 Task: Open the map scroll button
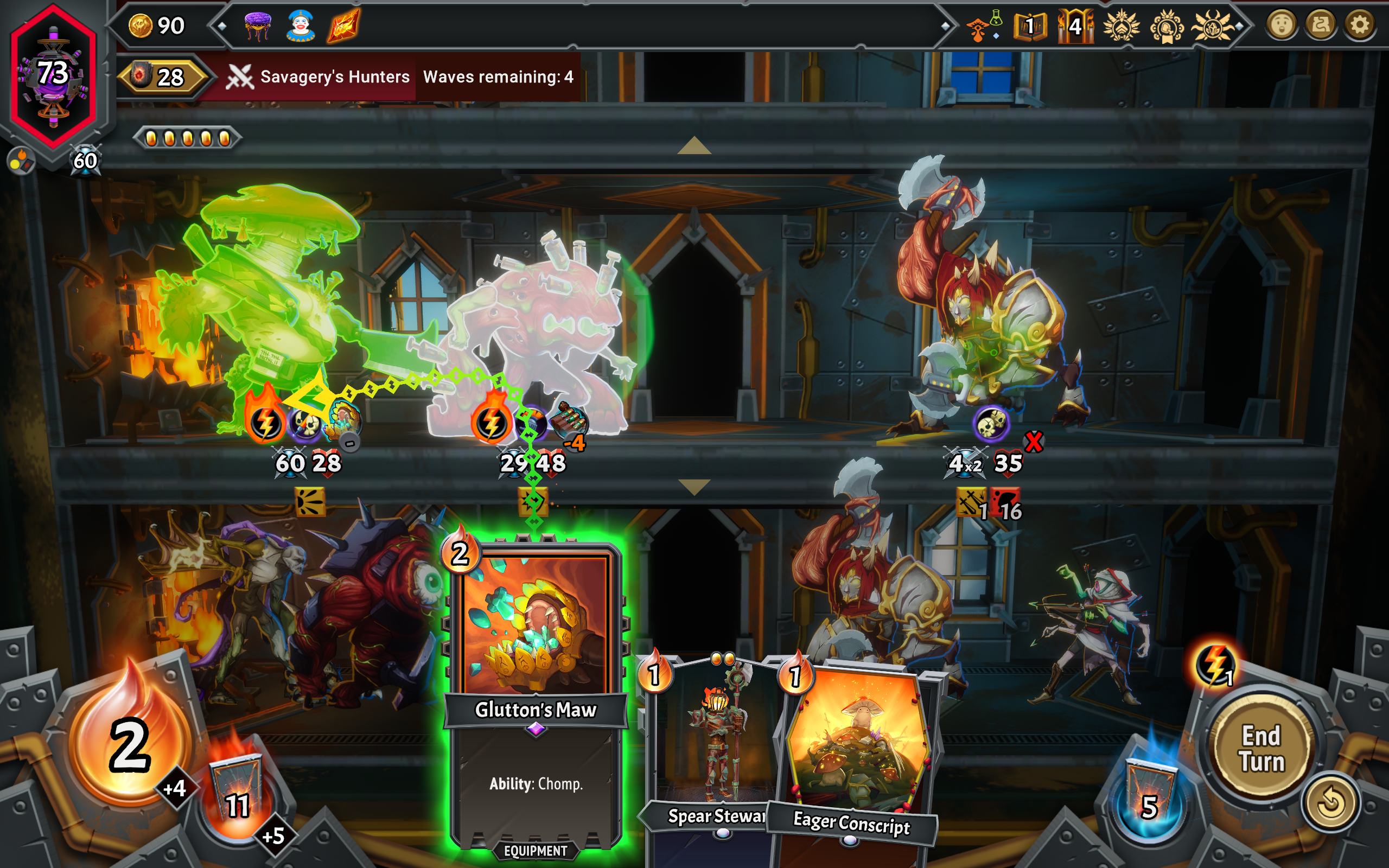tap(1321, 25)
